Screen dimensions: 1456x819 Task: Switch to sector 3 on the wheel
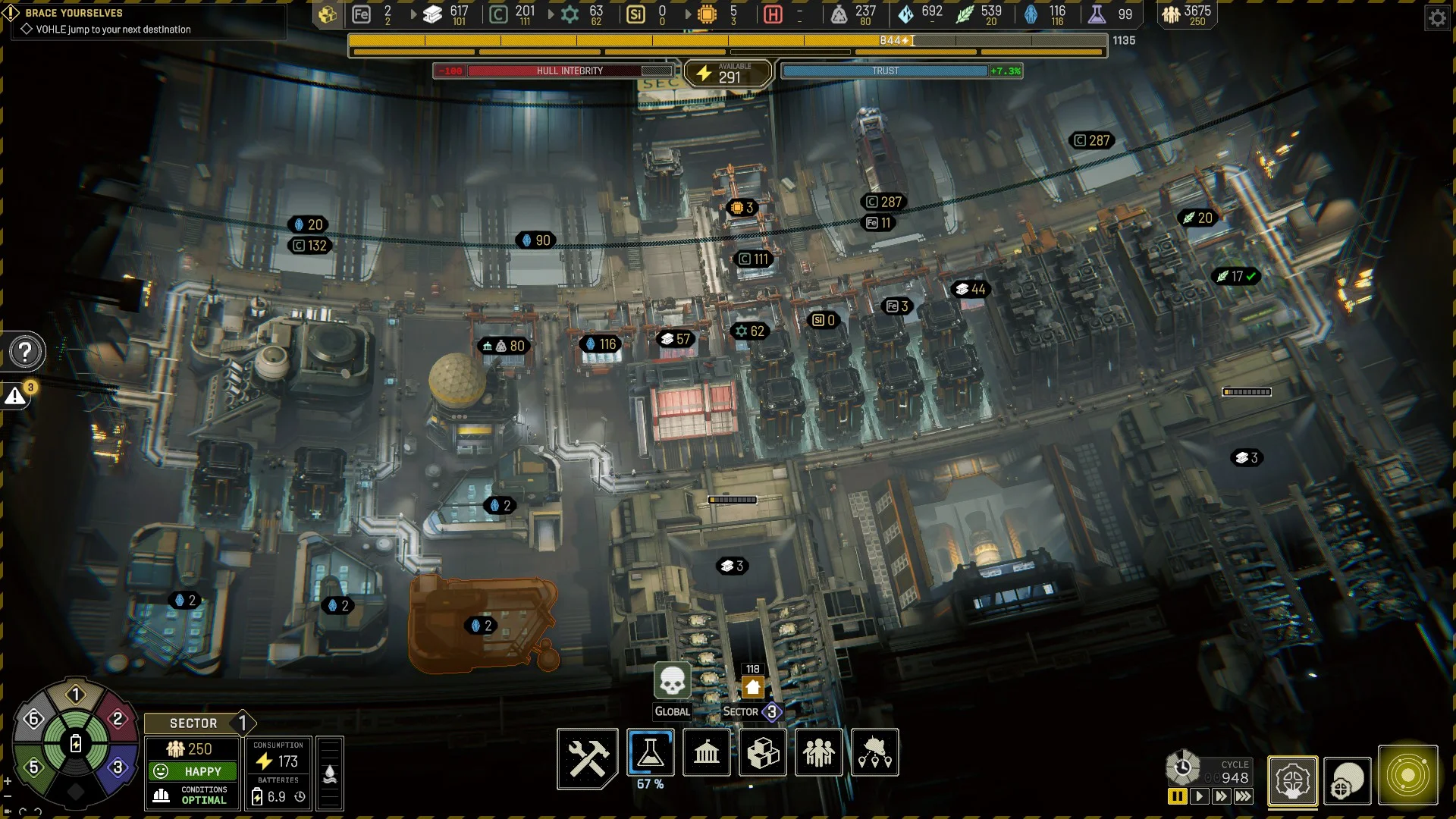point(118,767)
